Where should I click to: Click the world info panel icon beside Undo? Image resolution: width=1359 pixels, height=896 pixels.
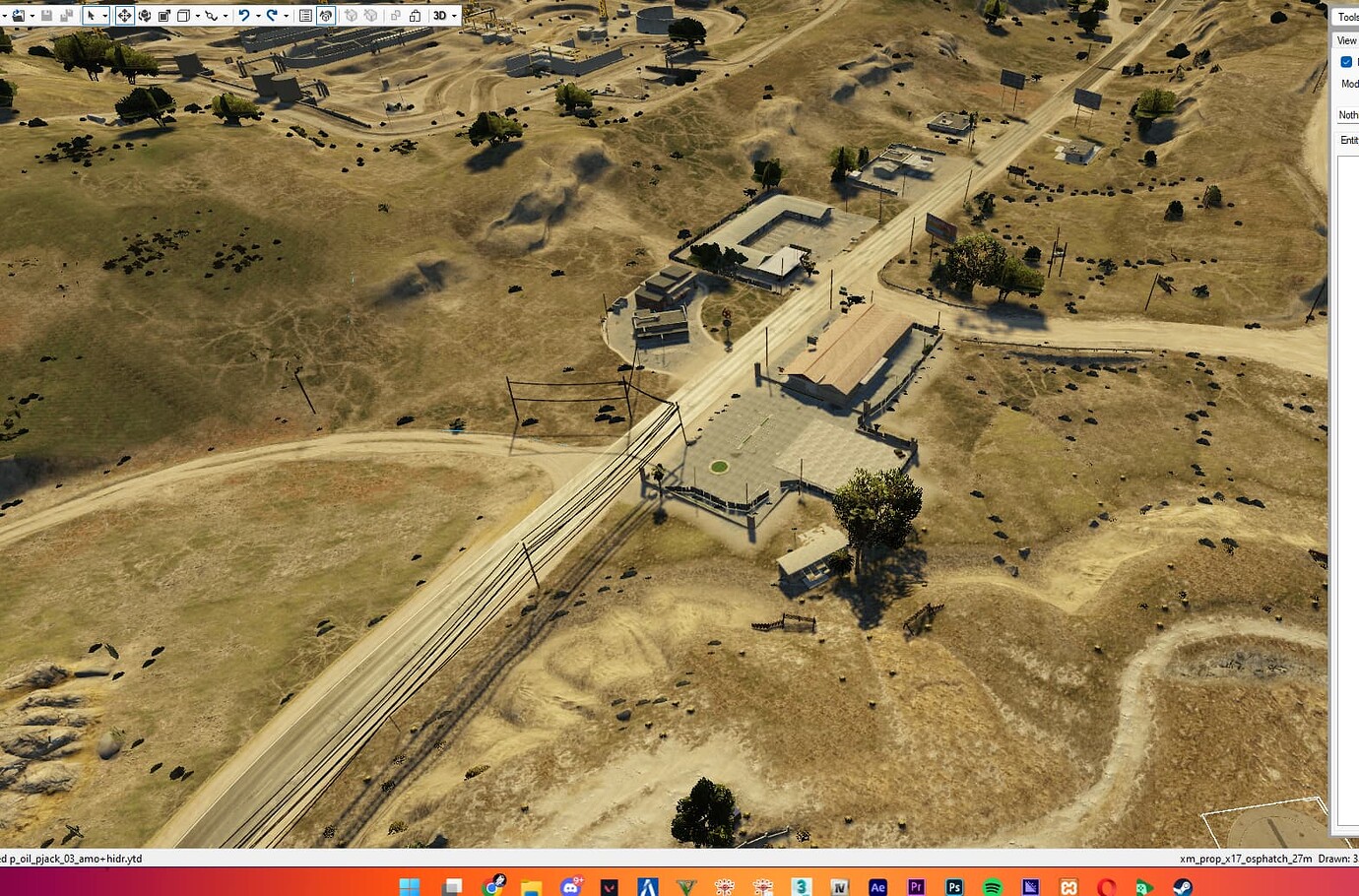click(305, 15)
